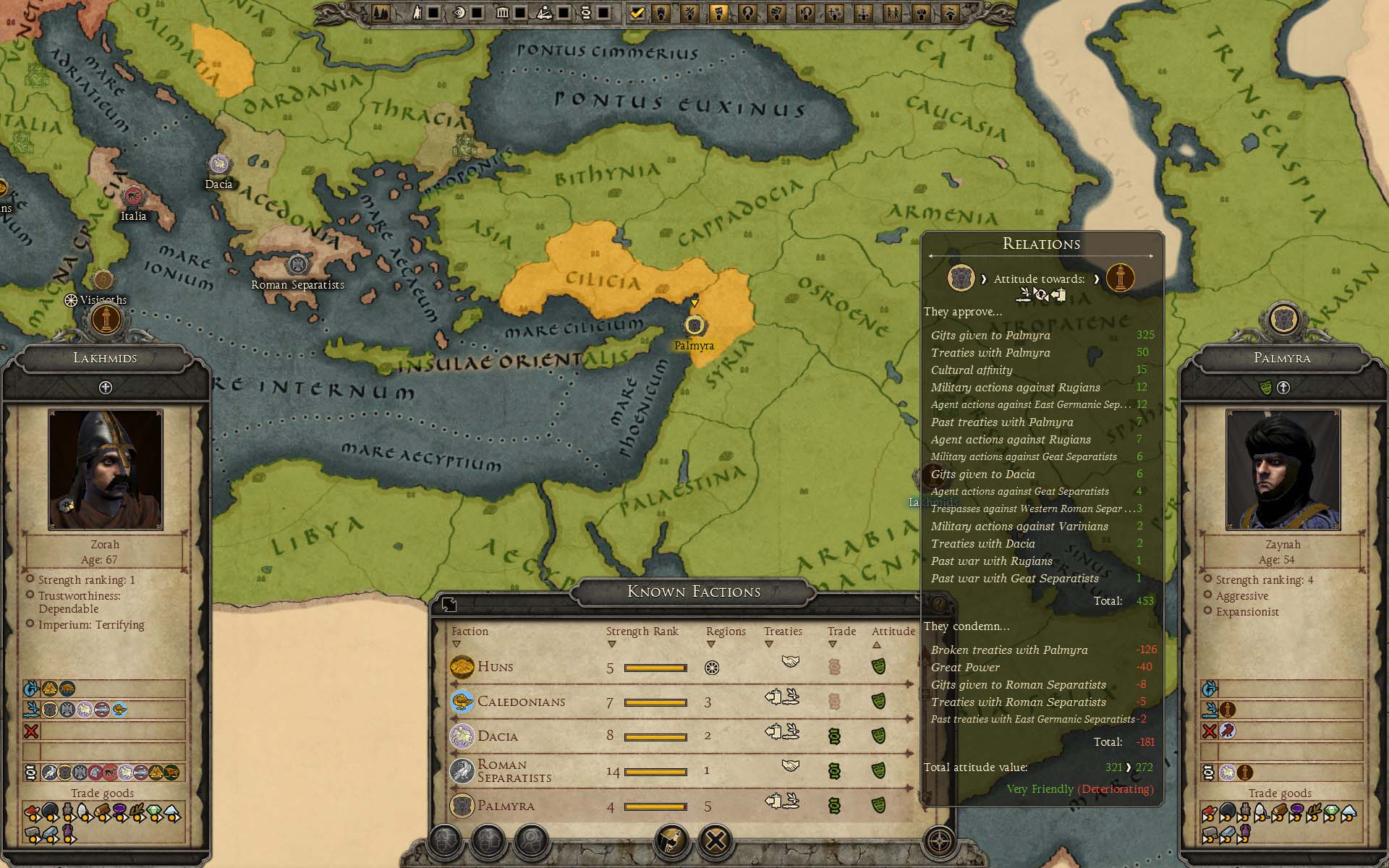Initiate diplomacy with the scroll-and-quill button
The width and height of the screenshot is (1389, 868).
coord(672,841)
